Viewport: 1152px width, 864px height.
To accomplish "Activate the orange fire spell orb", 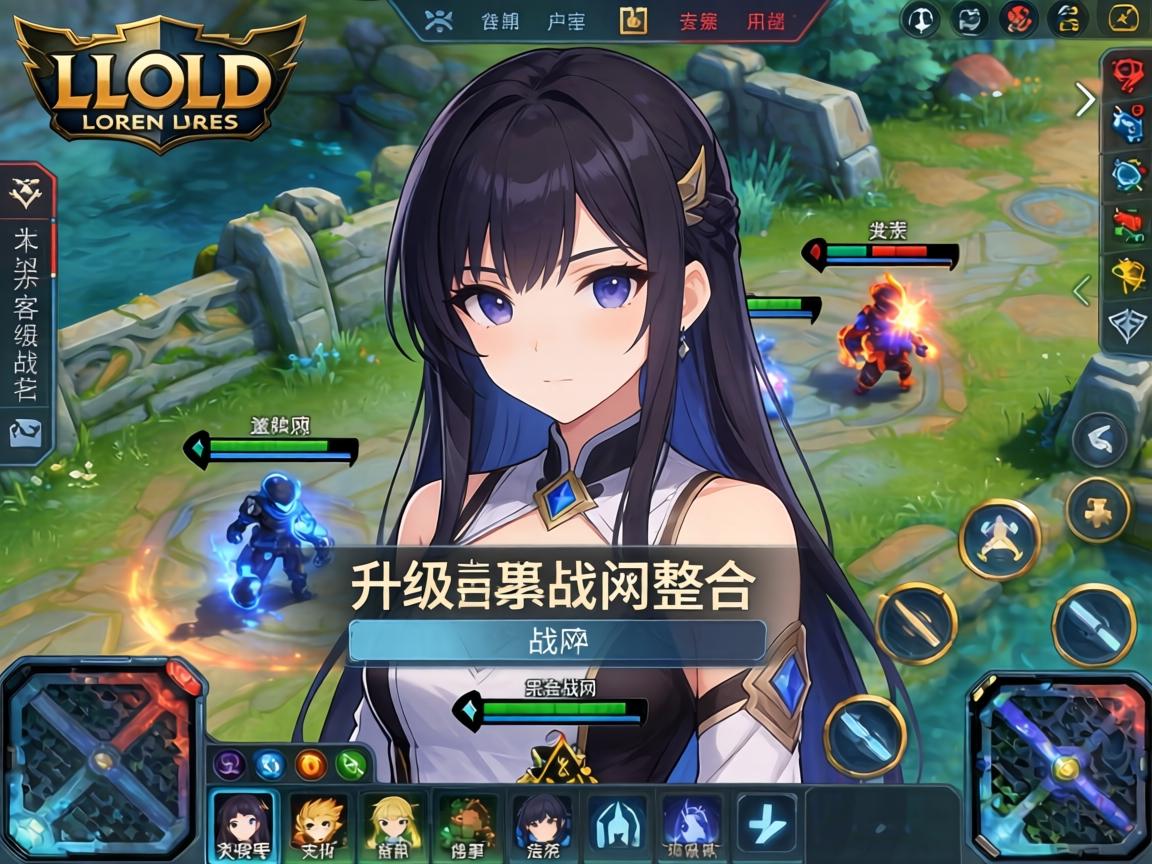I will (x=311, y=765).
